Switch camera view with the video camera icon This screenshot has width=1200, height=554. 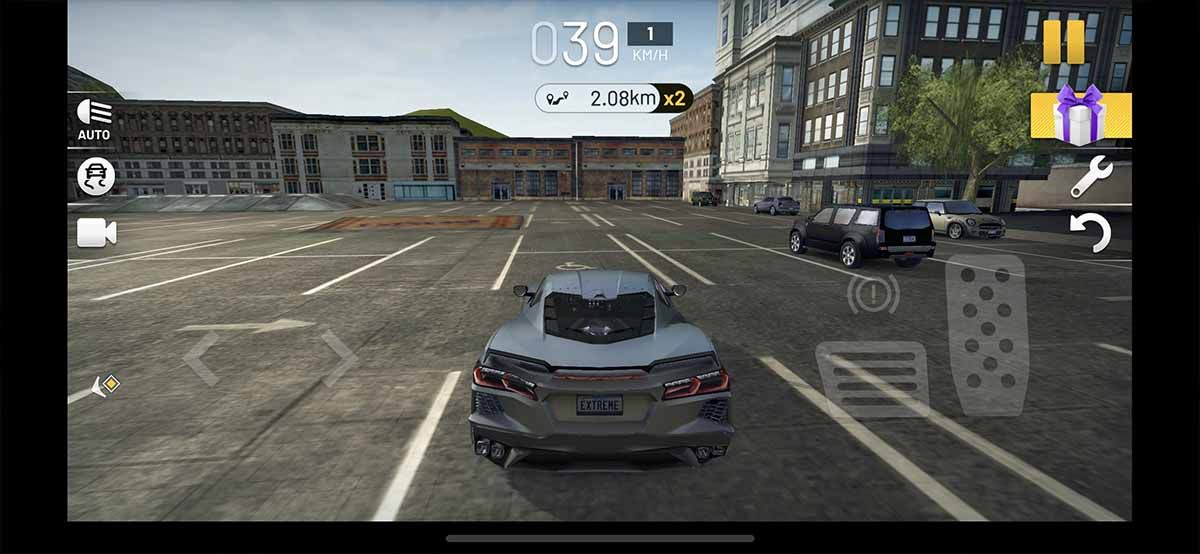click(x=96, y=233)
